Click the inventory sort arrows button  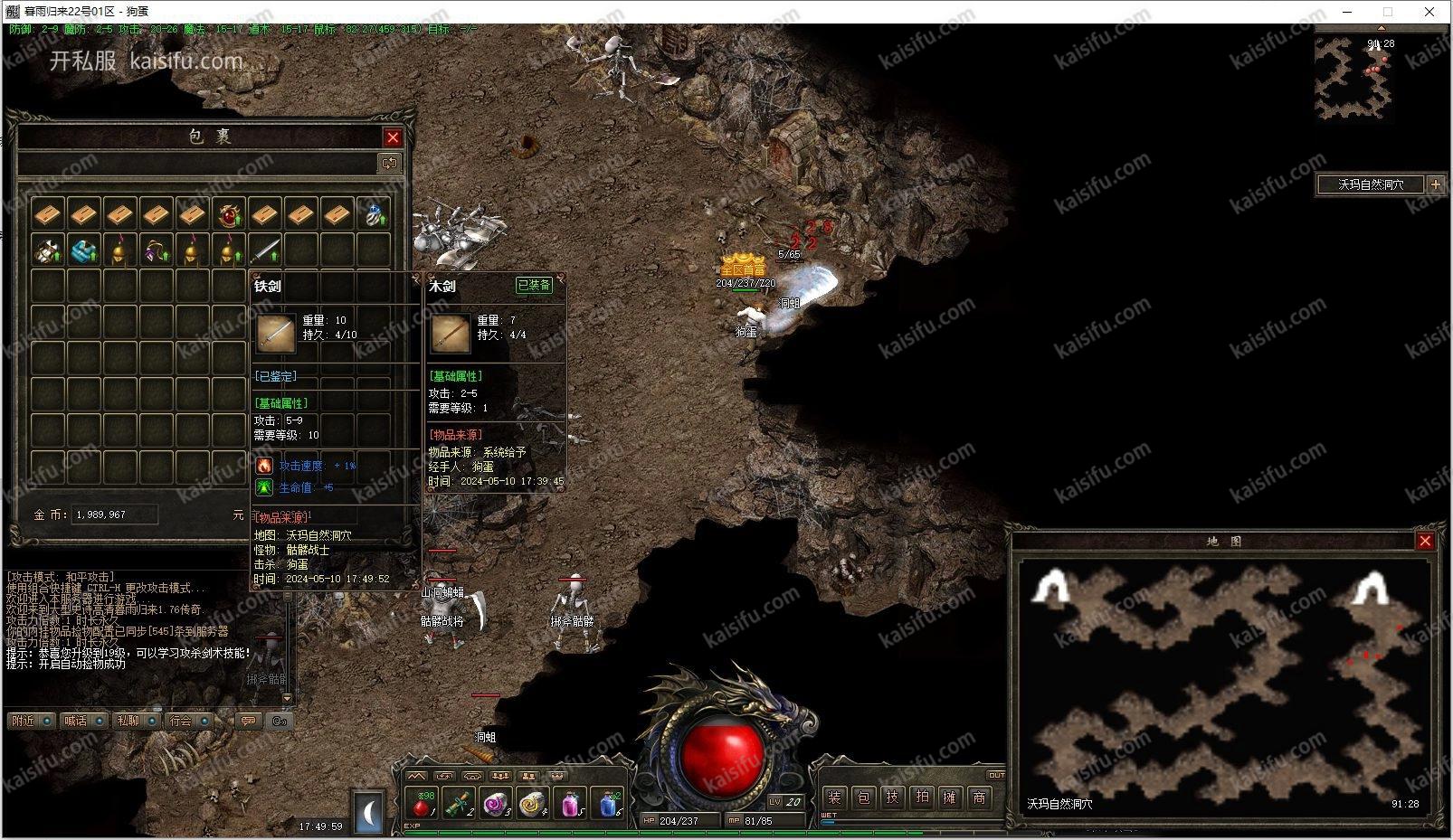(x=389, y=164)
